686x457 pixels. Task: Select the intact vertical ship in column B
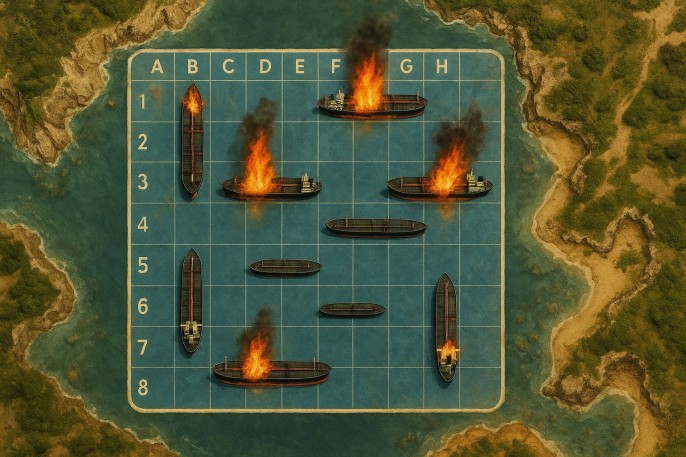click(x=191, y=300)
